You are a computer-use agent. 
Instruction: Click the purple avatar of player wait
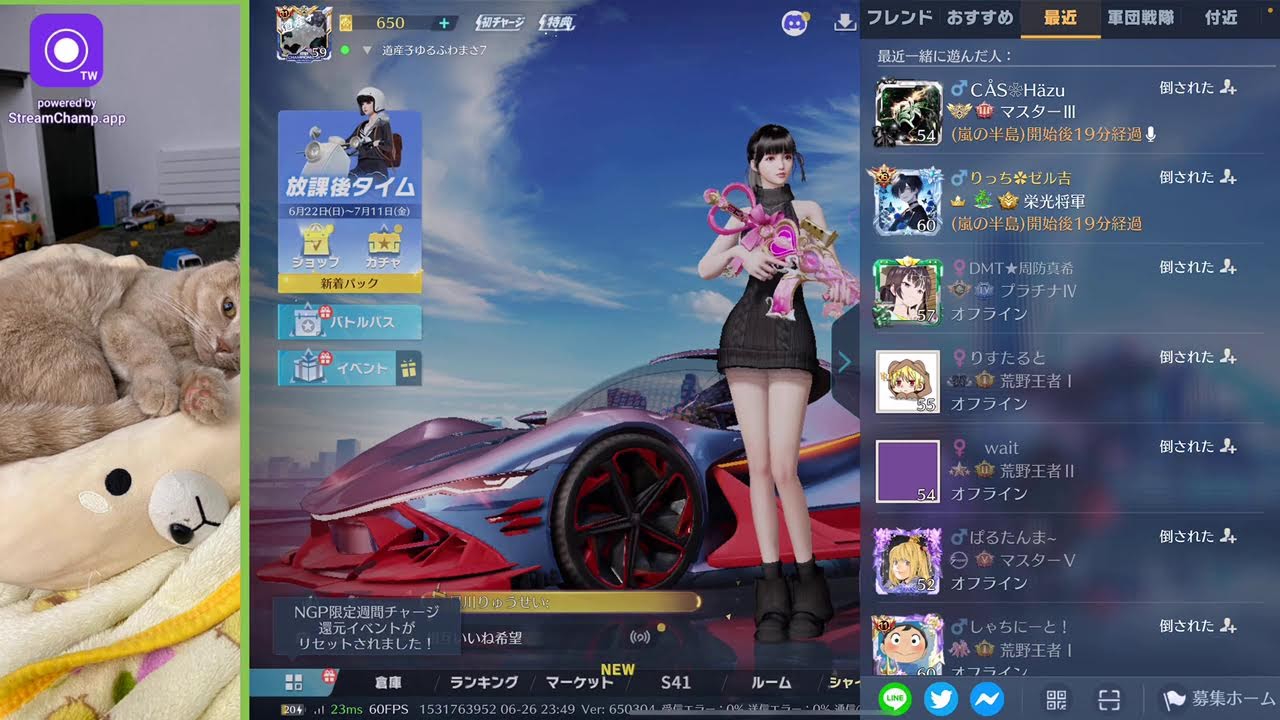908,471
